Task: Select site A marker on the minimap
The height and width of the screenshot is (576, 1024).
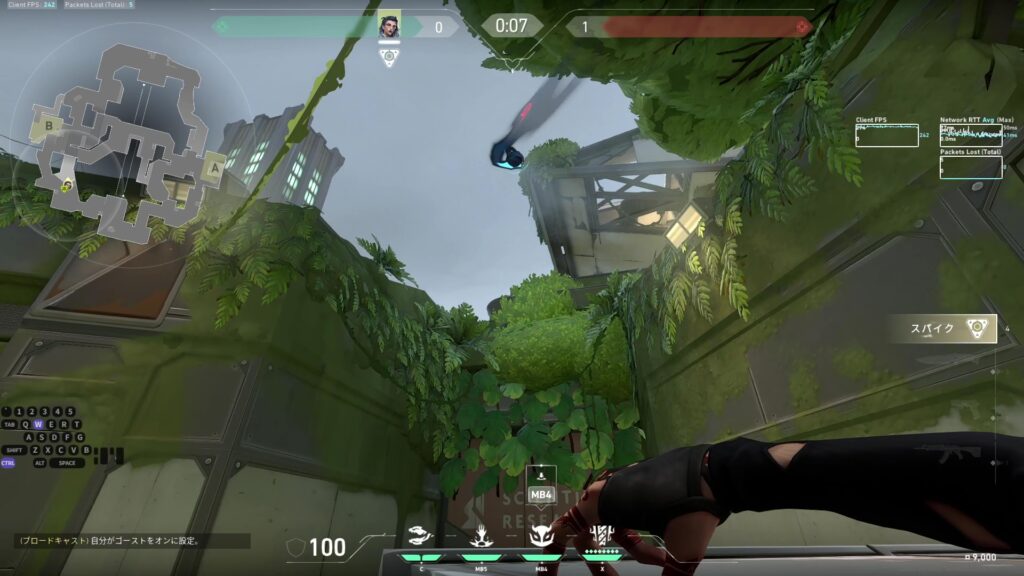Action: [x=212, y=170]
